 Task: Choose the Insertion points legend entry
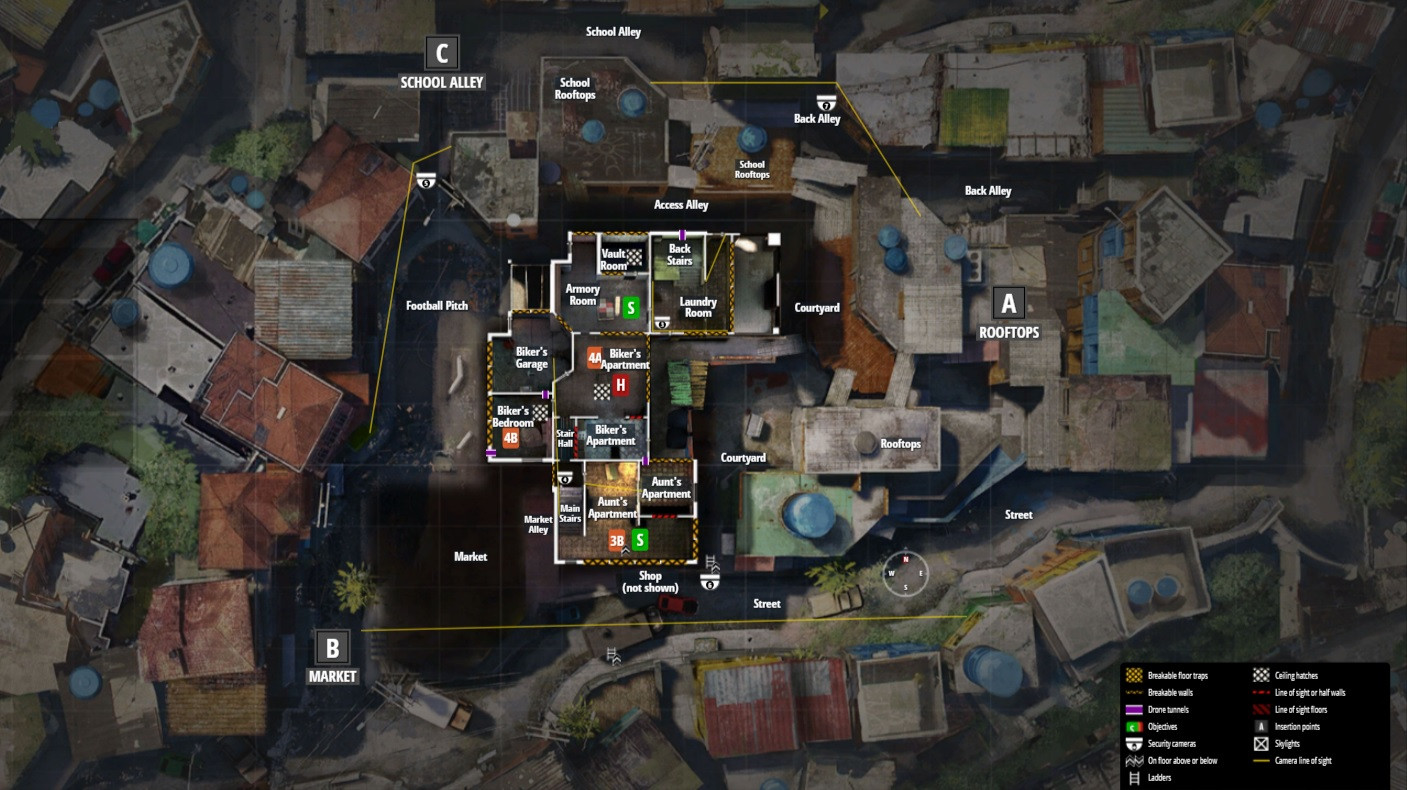pos(1296,726)
